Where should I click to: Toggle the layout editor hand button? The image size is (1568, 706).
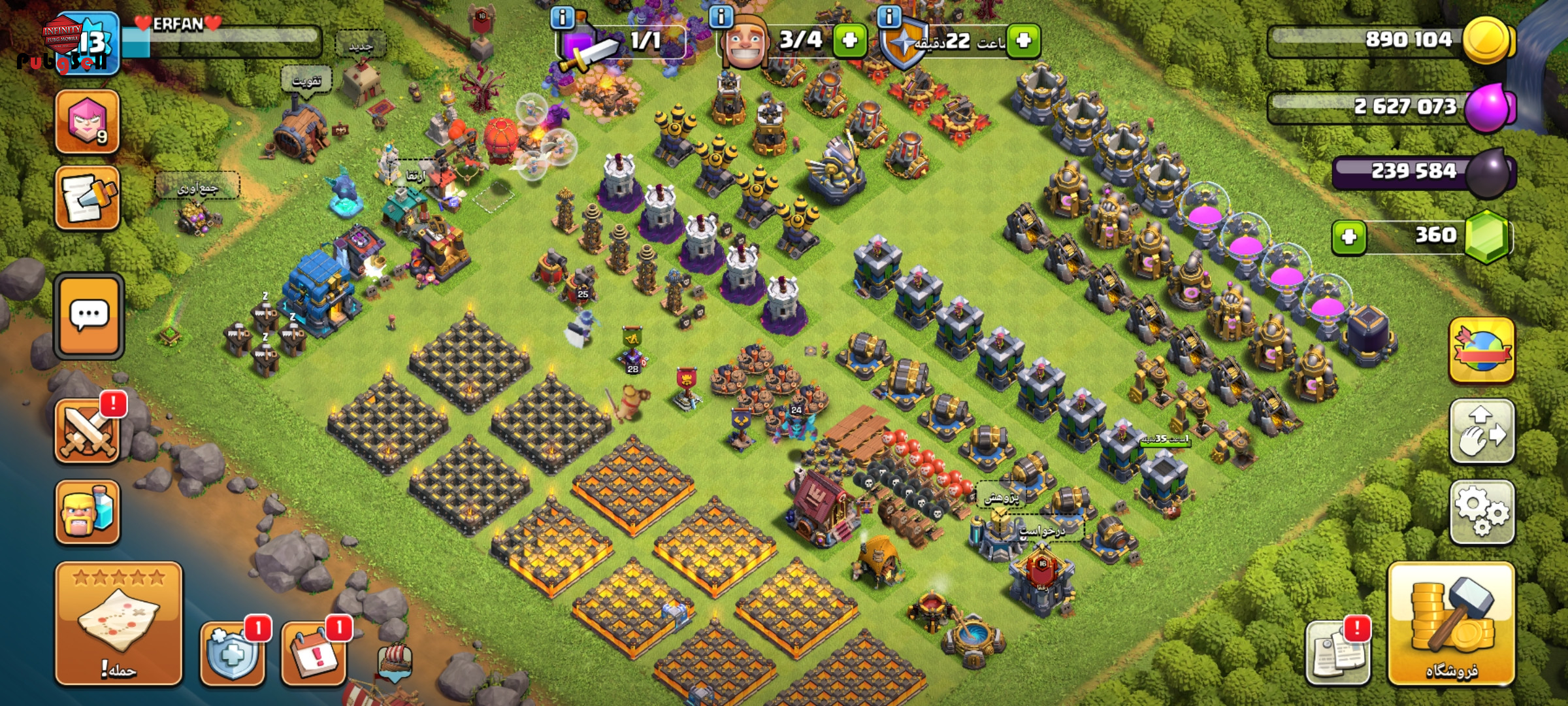(1482, 431)
